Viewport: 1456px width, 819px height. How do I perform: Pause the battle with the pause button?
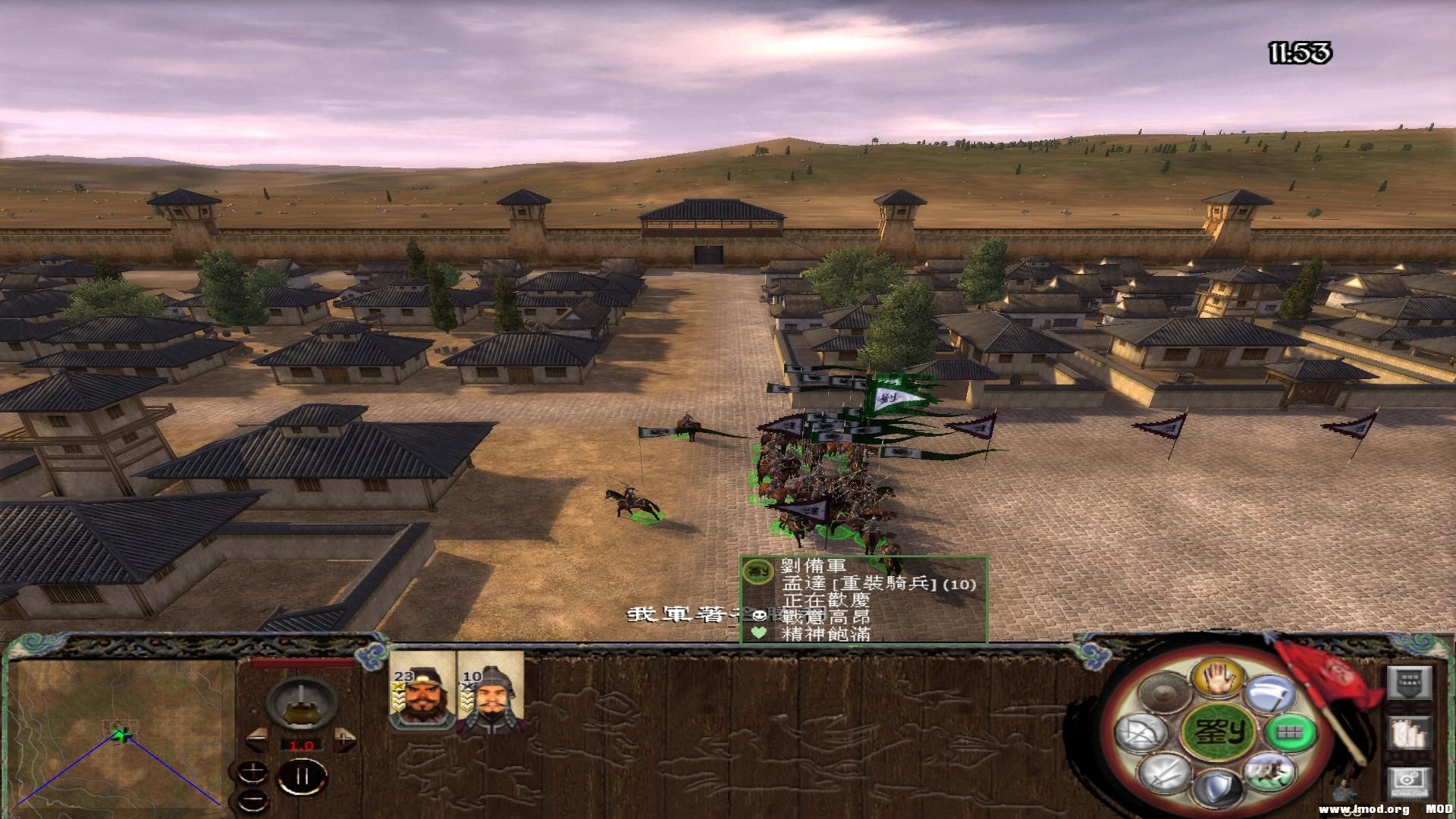coord(302,777)
